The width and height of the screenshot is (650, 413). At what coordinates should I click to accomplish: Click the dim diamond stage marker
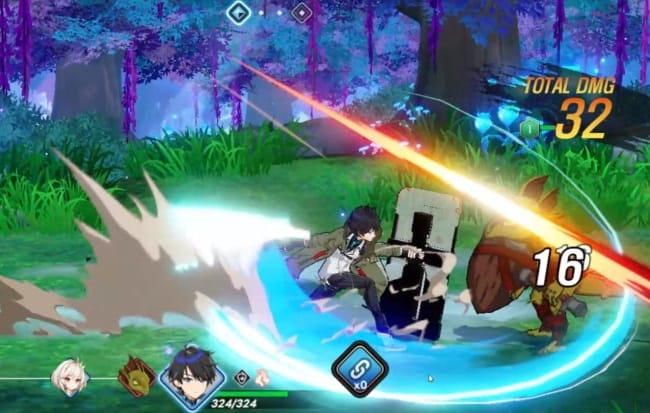tap(301, 13)
